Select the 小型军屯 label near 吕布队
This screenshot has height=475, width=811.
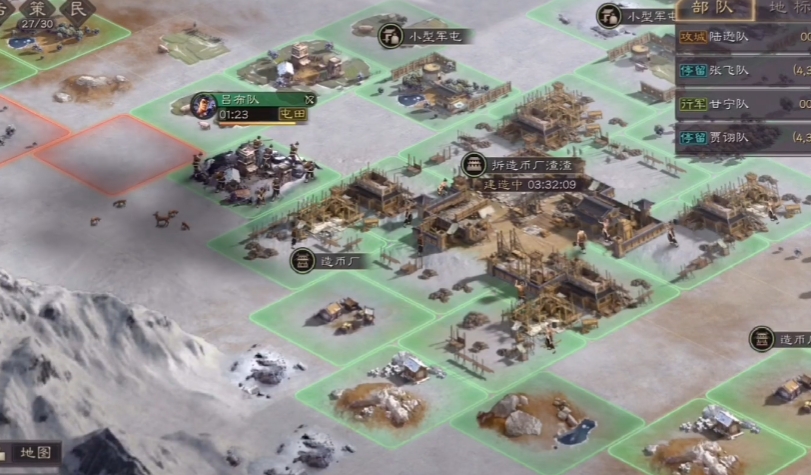(427, 37)
